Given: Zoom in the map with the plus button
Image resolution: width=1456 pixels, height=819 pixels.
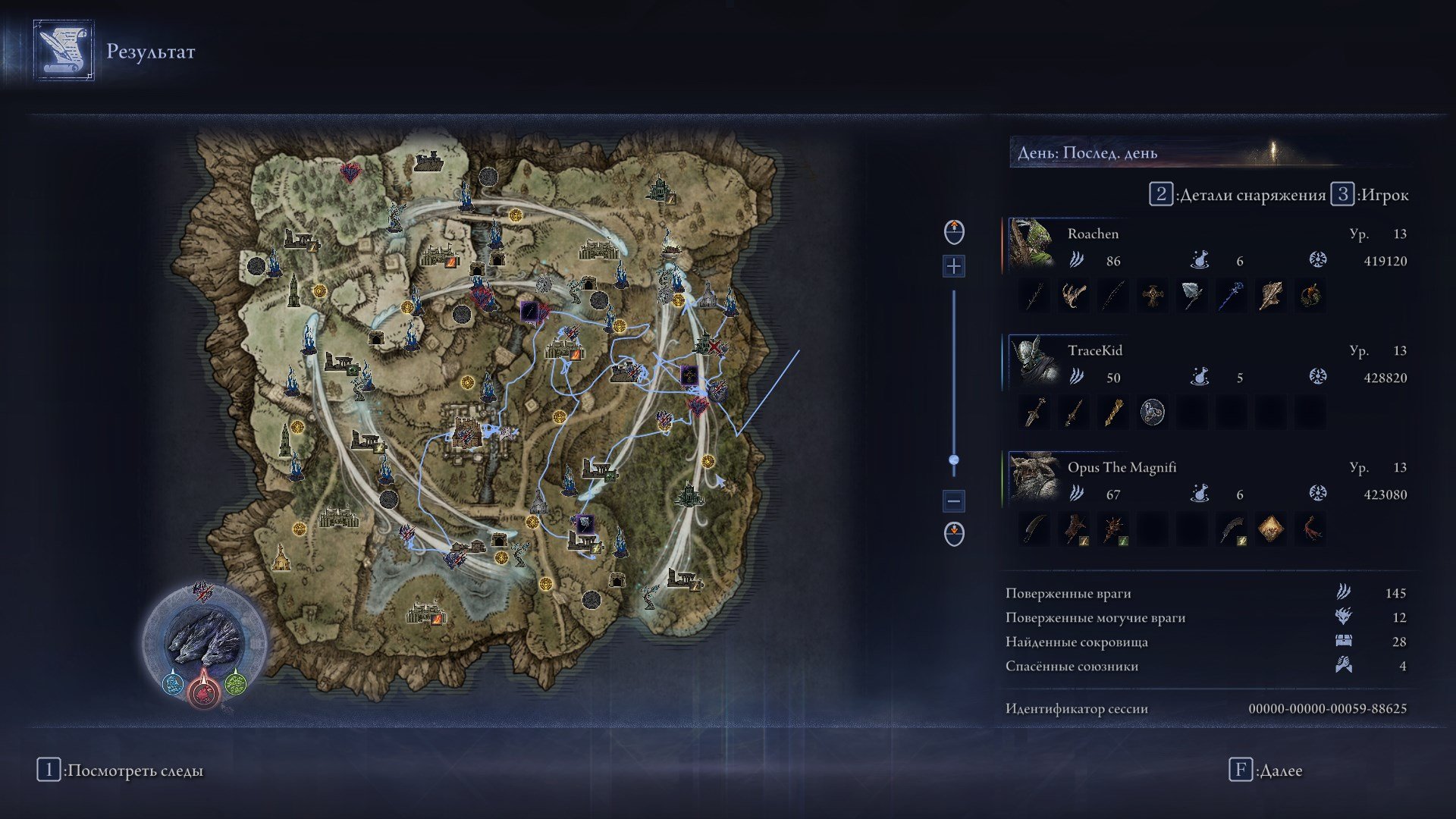Looking at the screenshot, I should (954, 266).
